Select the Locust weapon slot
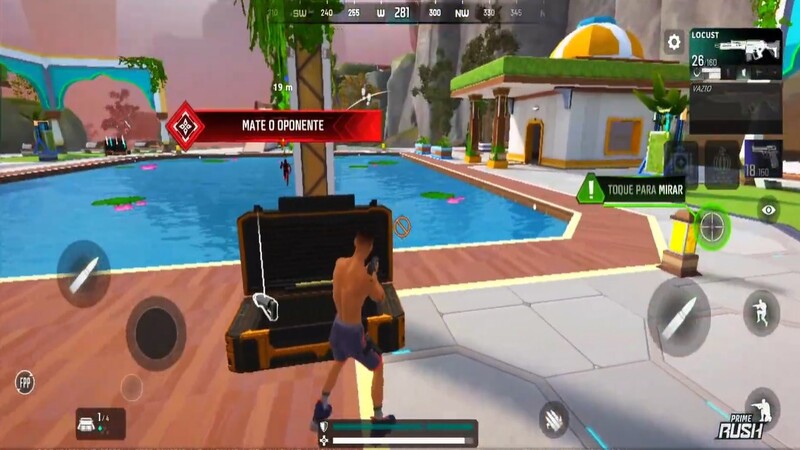800x450 pixels. (735, 53)
